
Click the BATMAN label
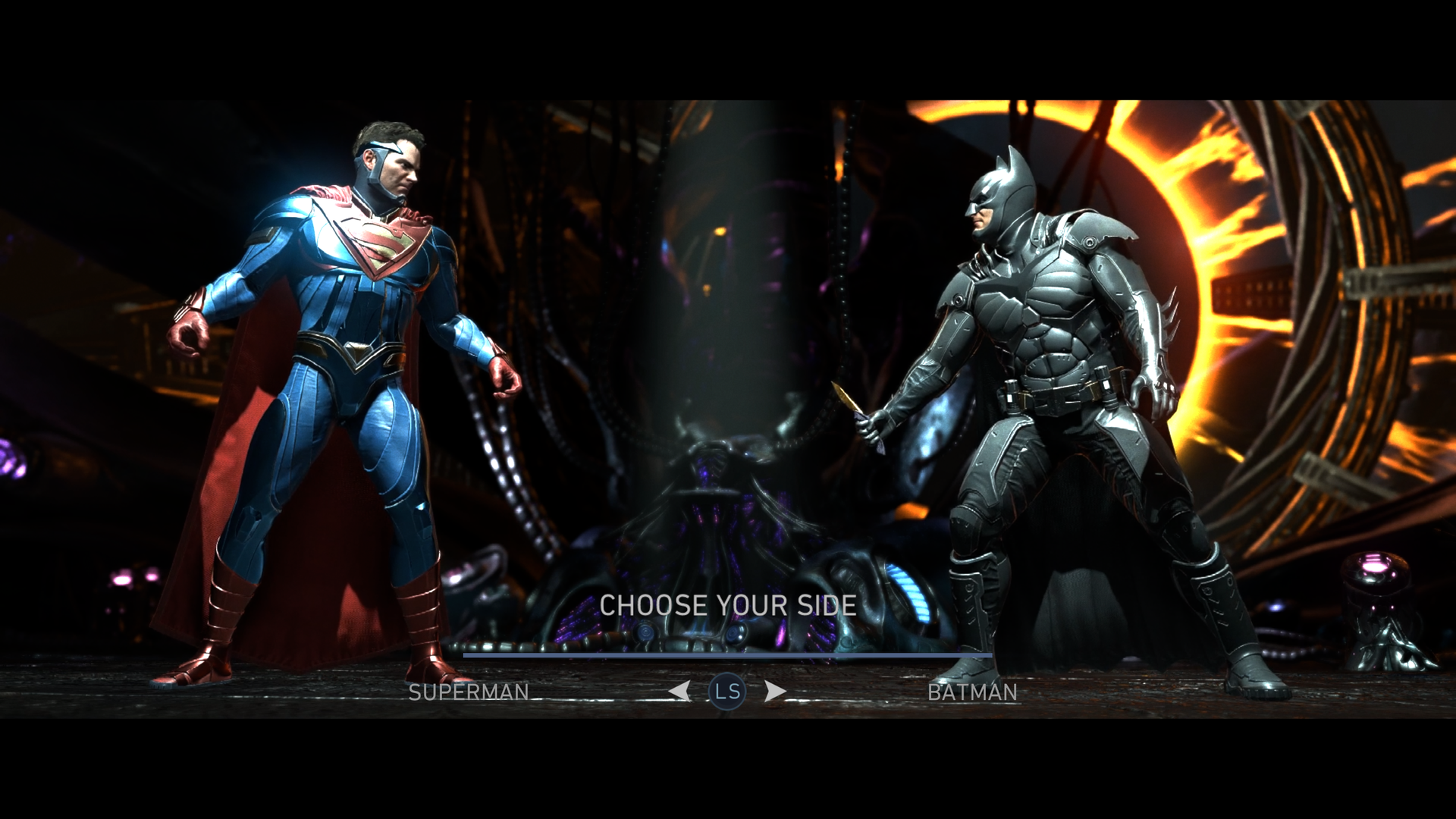pos(973,692)
